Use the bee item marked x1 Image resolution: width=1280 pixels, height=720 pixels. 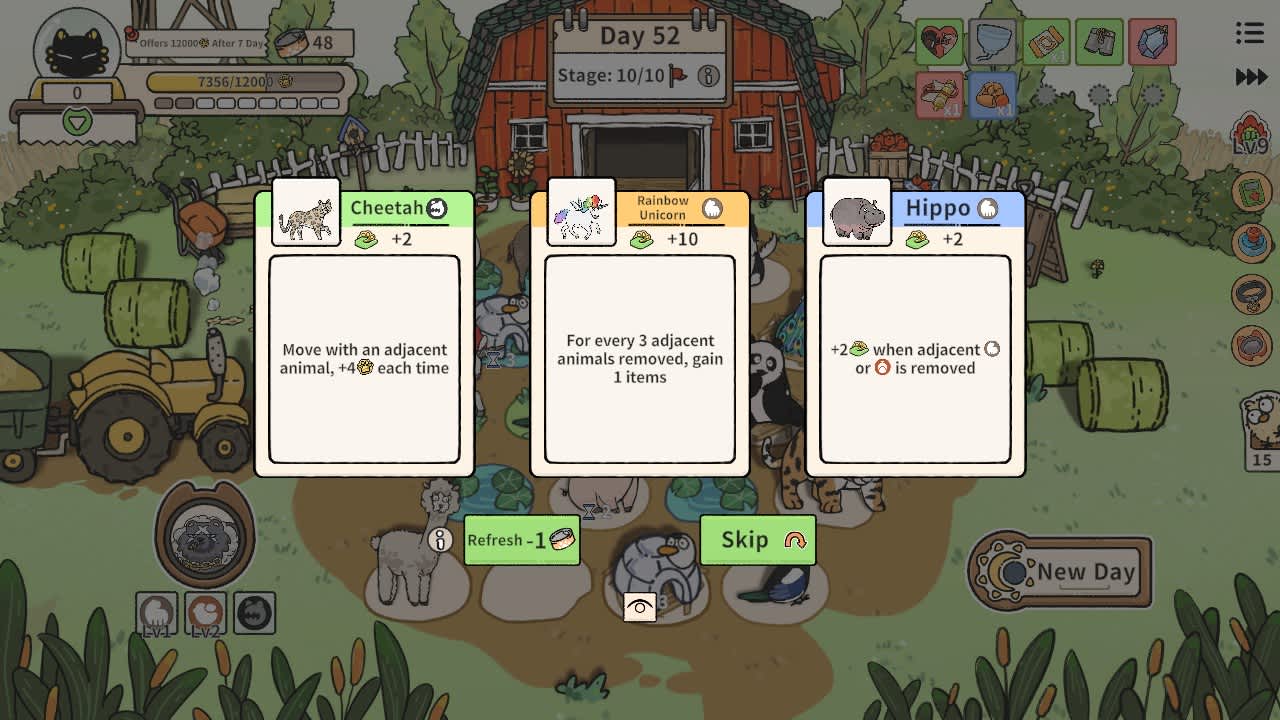(939, 95)
